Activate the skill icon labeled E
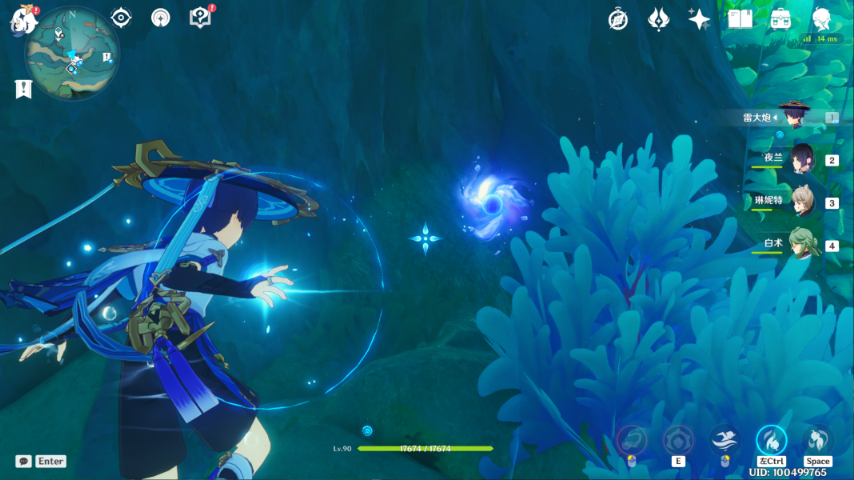 678,440
